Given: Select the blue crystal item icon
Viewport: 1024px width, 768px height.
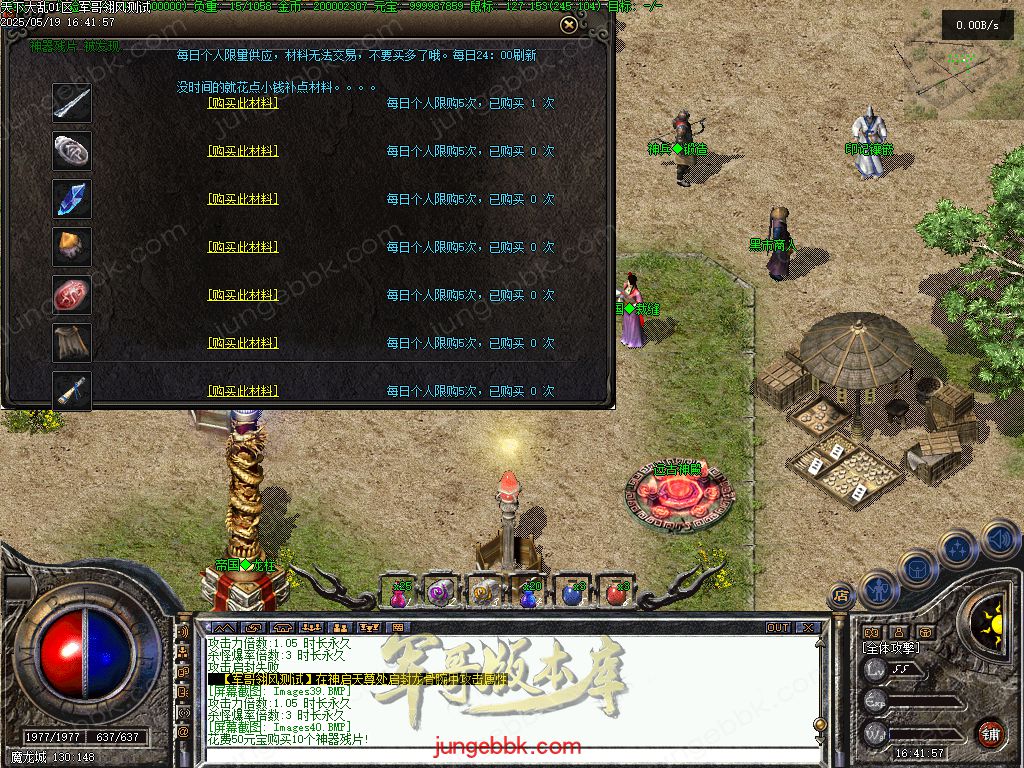Looking at the screenshot, I should click(x=72, y=199).
